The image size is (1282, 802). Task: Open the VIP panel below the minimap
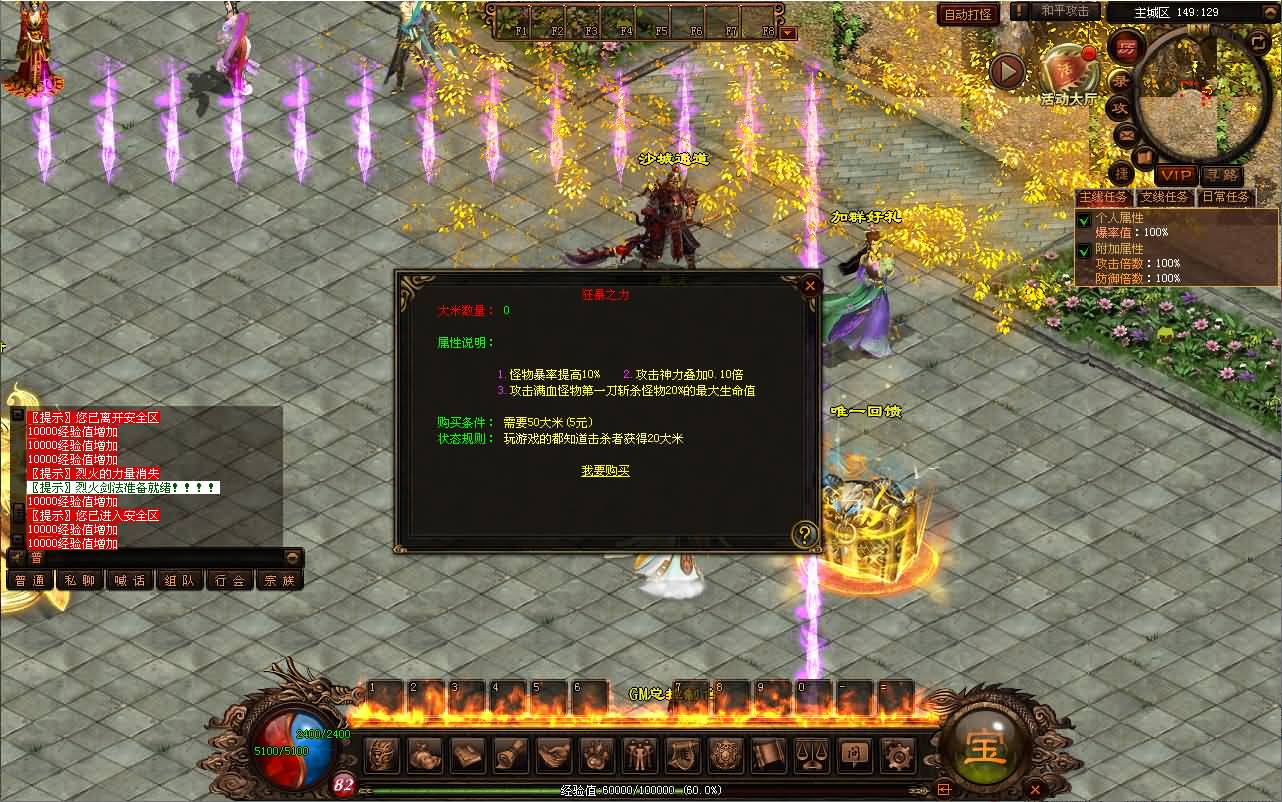(1175, 175)
